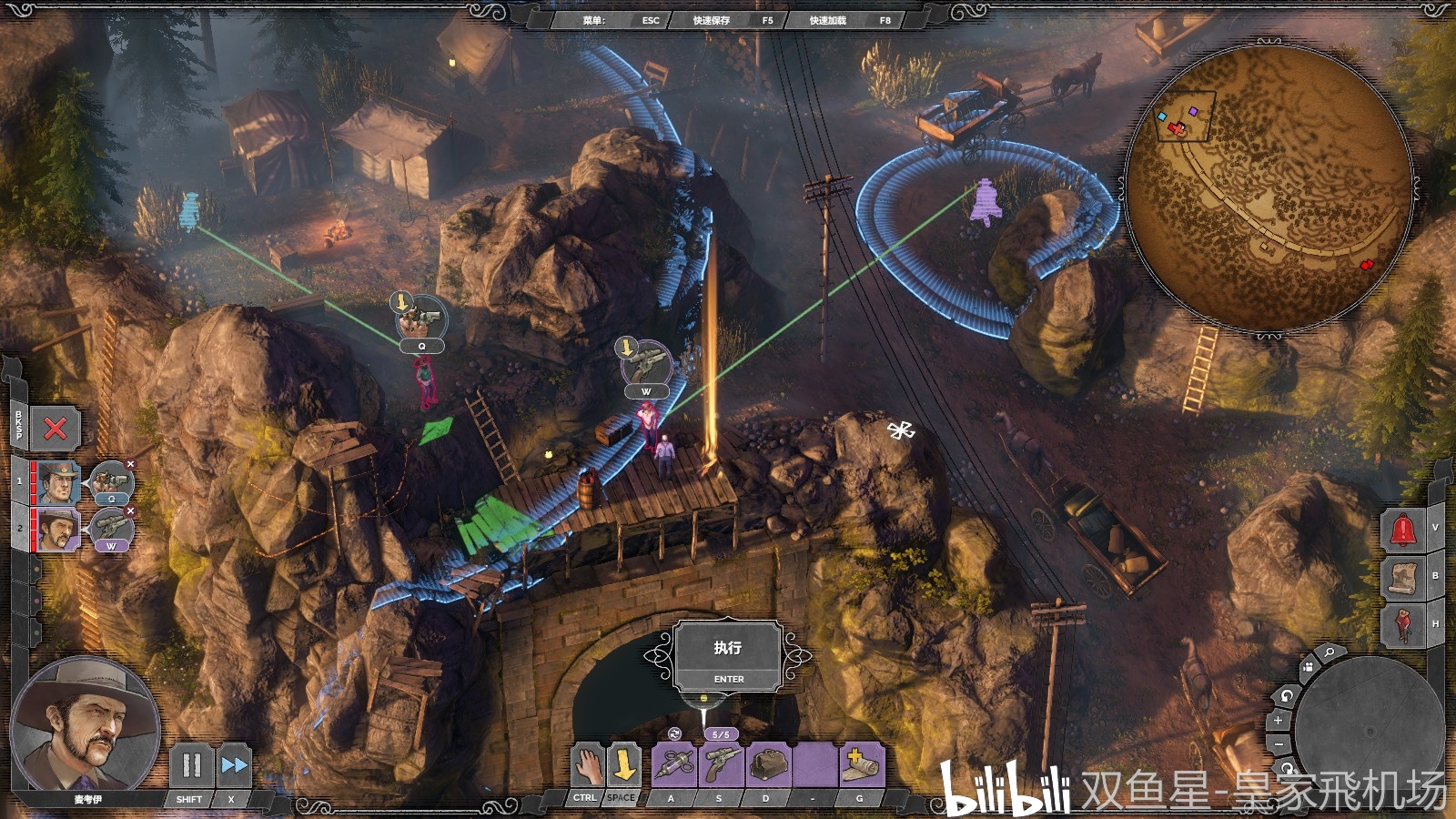Select the hand interact action

coord(588,765)
